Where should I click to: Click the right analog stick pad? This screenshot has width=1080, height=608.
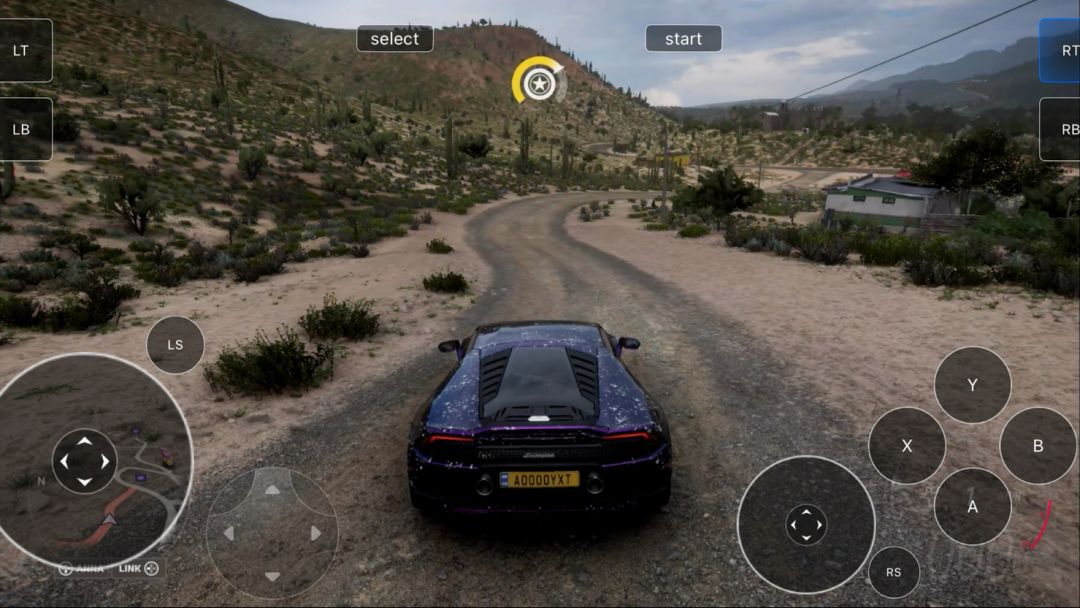(806, 524)
